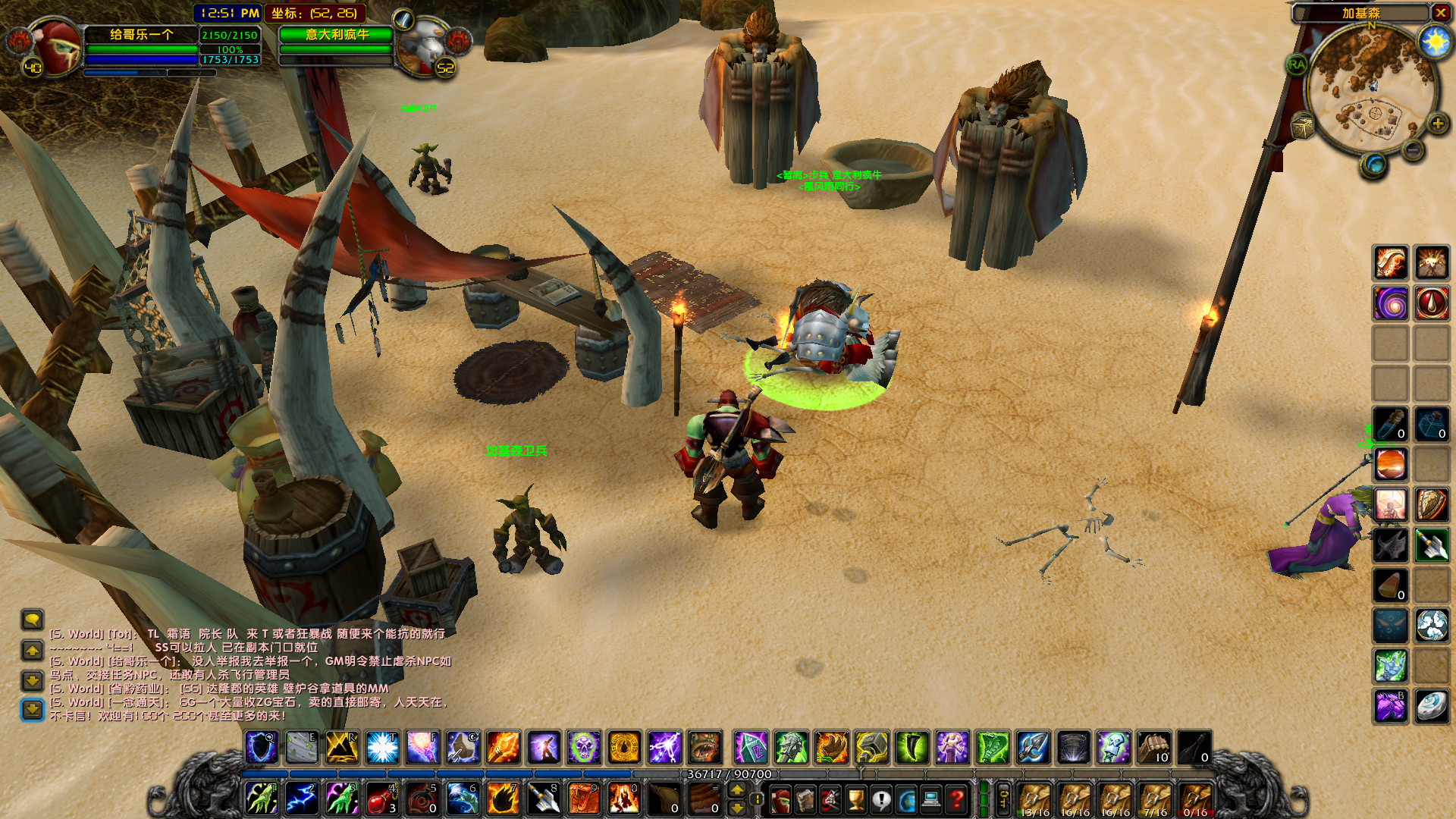Toggle the RA addon minimap button
Viewport: 1456px width, 819px height.
coord(1298,64)
